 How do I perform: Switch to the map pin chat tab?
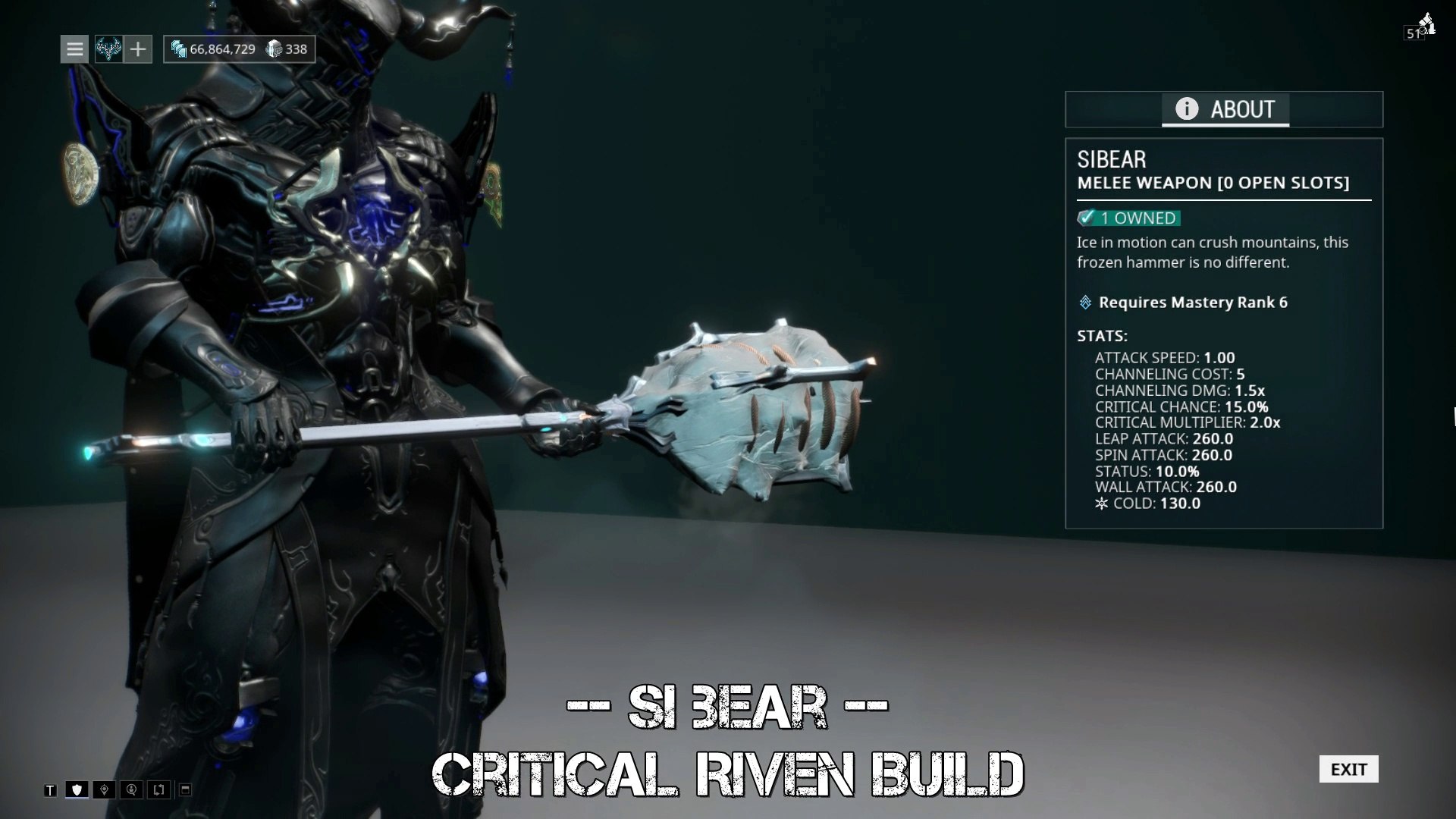pyautogui.click(x=104, y=790)
